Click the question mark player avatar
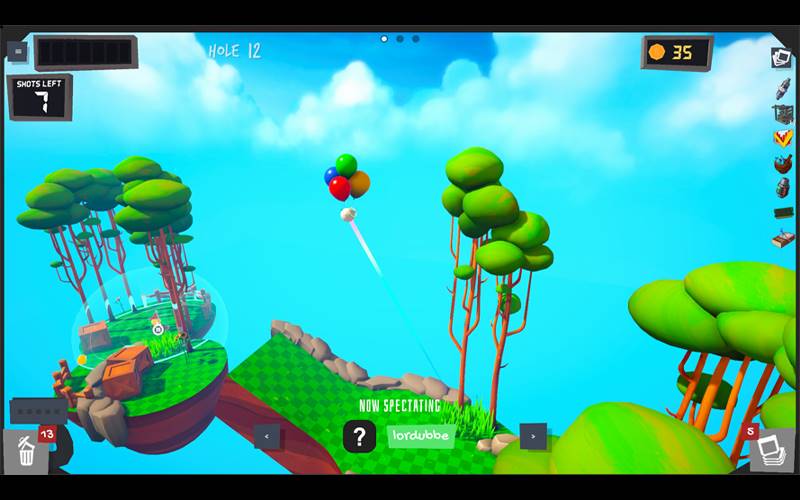This screenshot has width=800, height=500. [359, 436]
